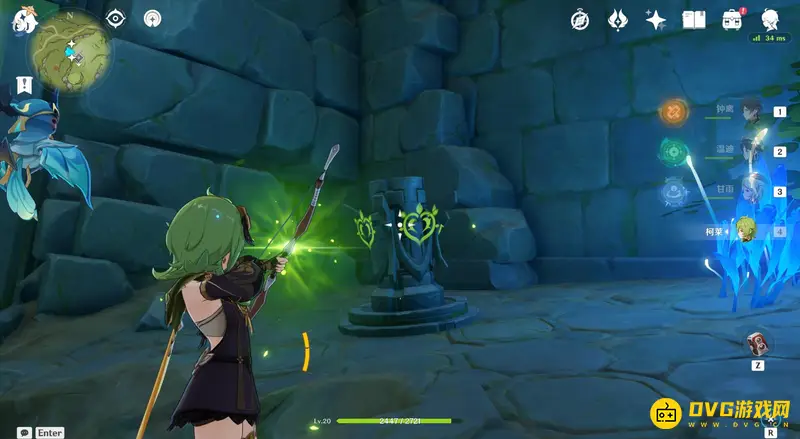
Task: Activate the eye-shaped Elemental Sight icon
Action: tap(116, 18)
